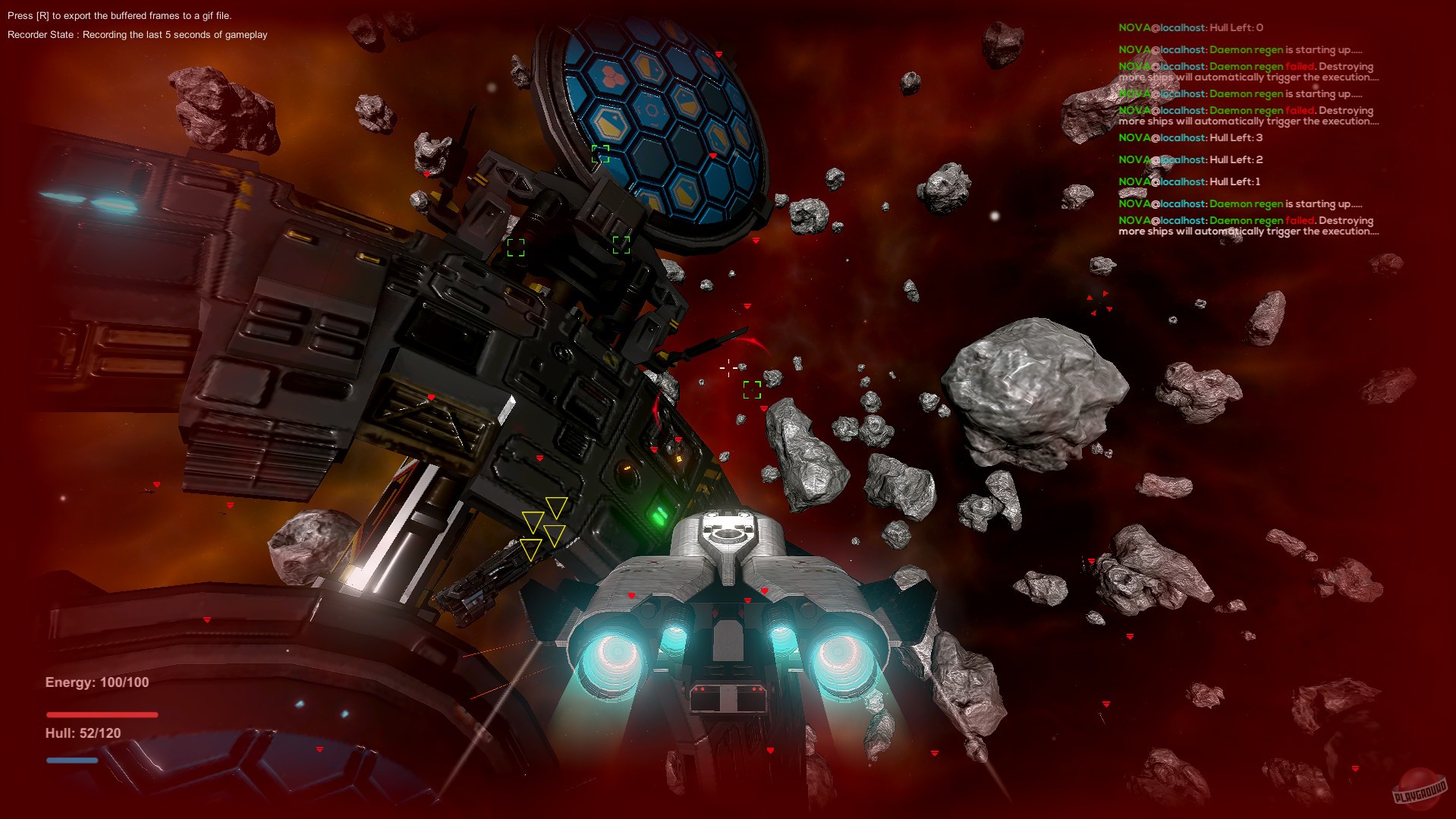Click the NOVA@localhost username link
The width and height of the screenshot is (1456, 819).
(1160, 29)
